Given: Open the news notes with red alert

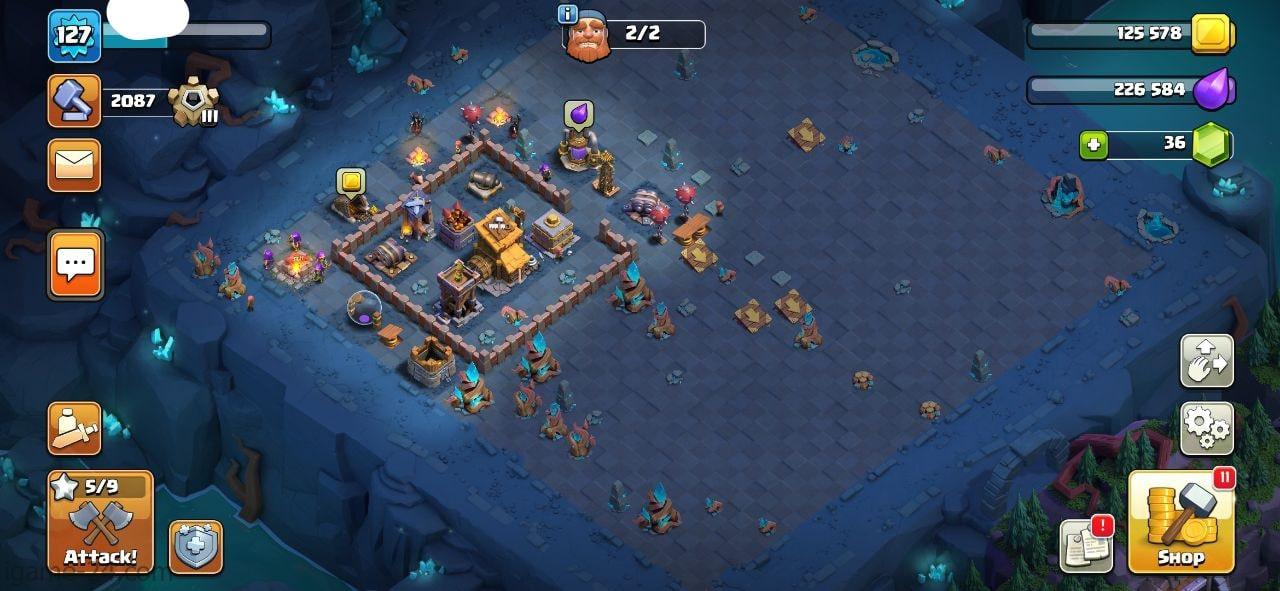Looking at the screenshot, I should [x=1086, y=545].
